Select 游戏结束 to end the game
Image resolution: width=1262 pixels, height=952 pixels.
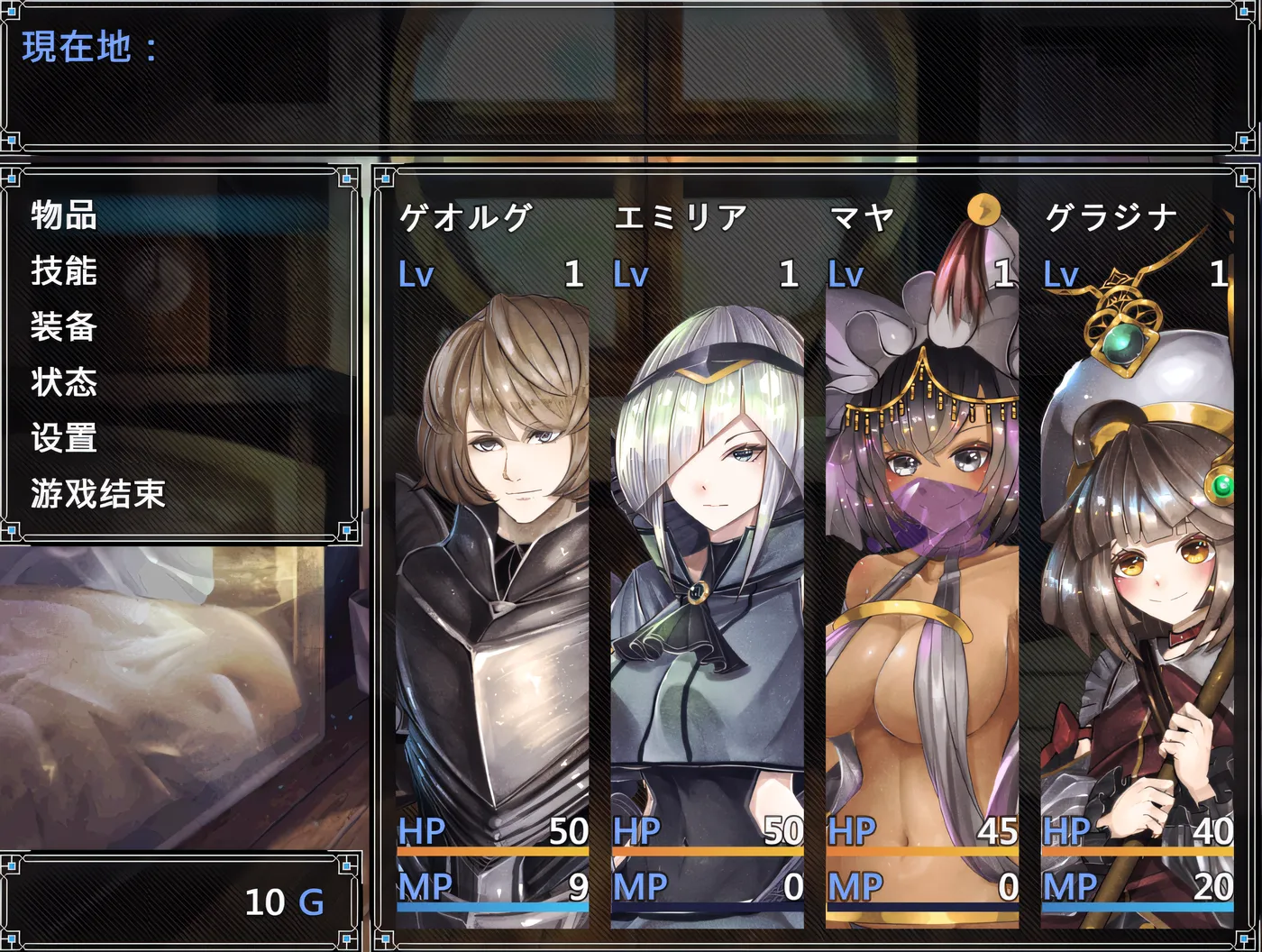coord(97,495)
